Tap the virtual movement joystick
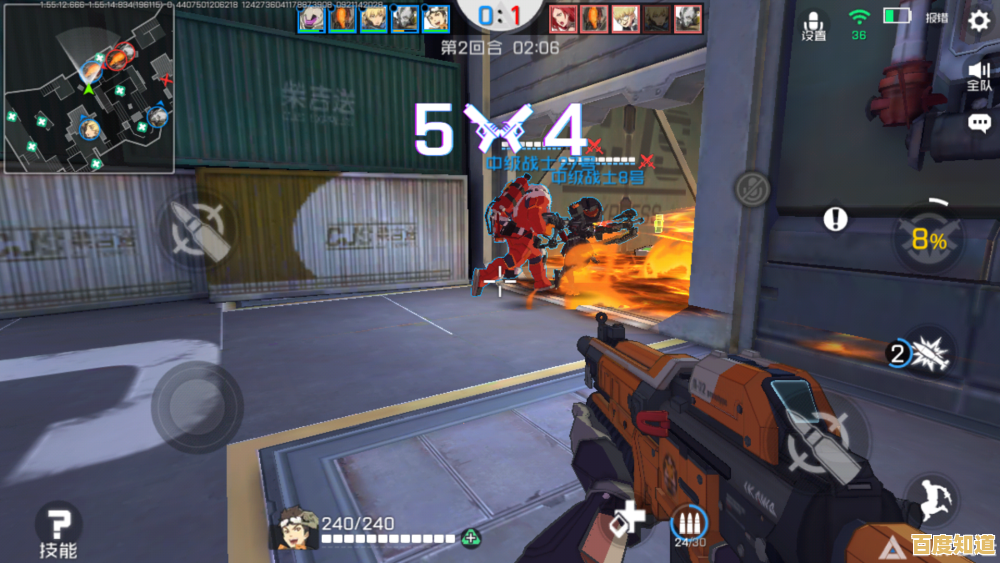The width and height of the screenshot is (1000, 563). point(194,401)
